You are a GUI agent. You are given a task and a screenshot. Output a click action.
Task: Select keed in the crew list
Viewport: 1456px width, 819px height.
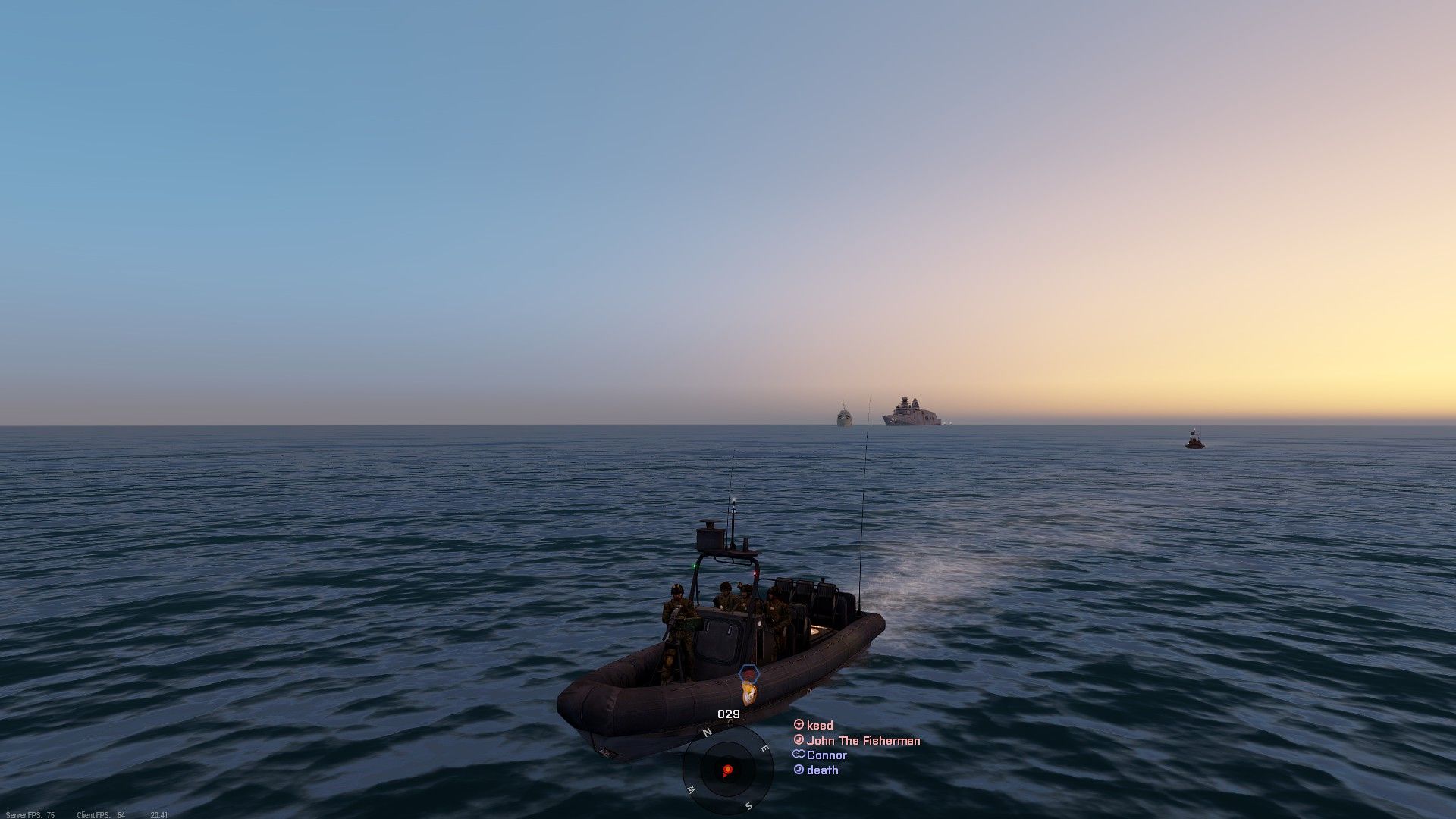(819, 726)
